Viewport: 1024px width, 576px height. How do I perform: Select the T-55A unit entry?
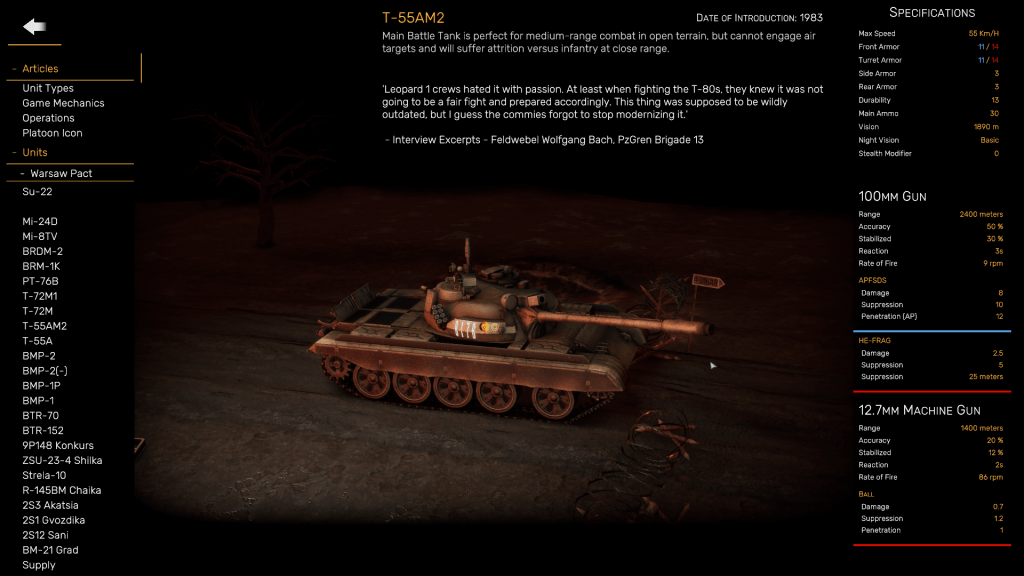(37, 341)
